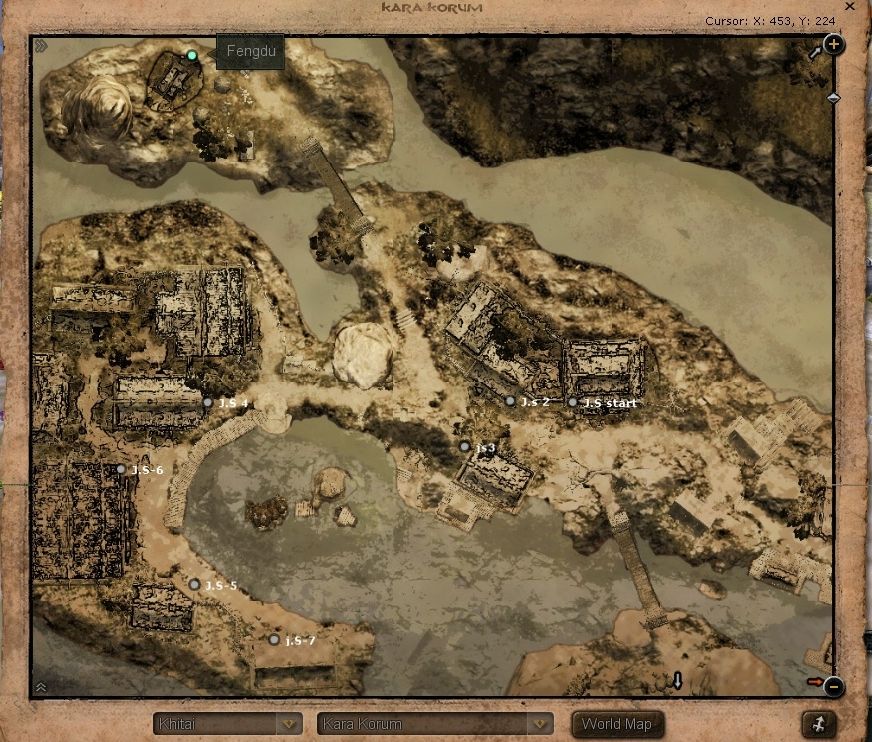Click the J.s 2 map marker

510,401
